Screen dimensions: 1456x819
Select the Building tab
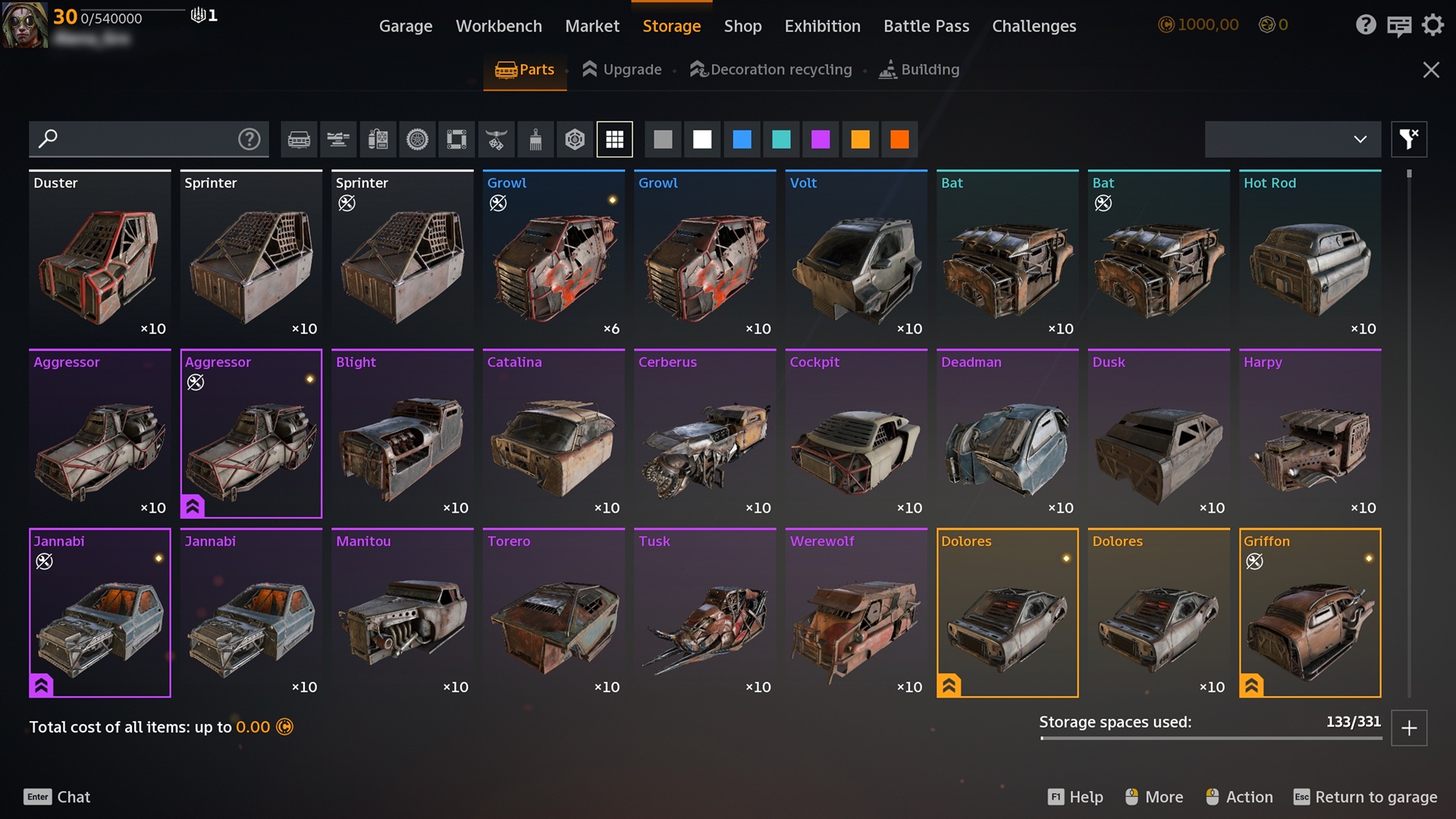[x=919, y=70]
